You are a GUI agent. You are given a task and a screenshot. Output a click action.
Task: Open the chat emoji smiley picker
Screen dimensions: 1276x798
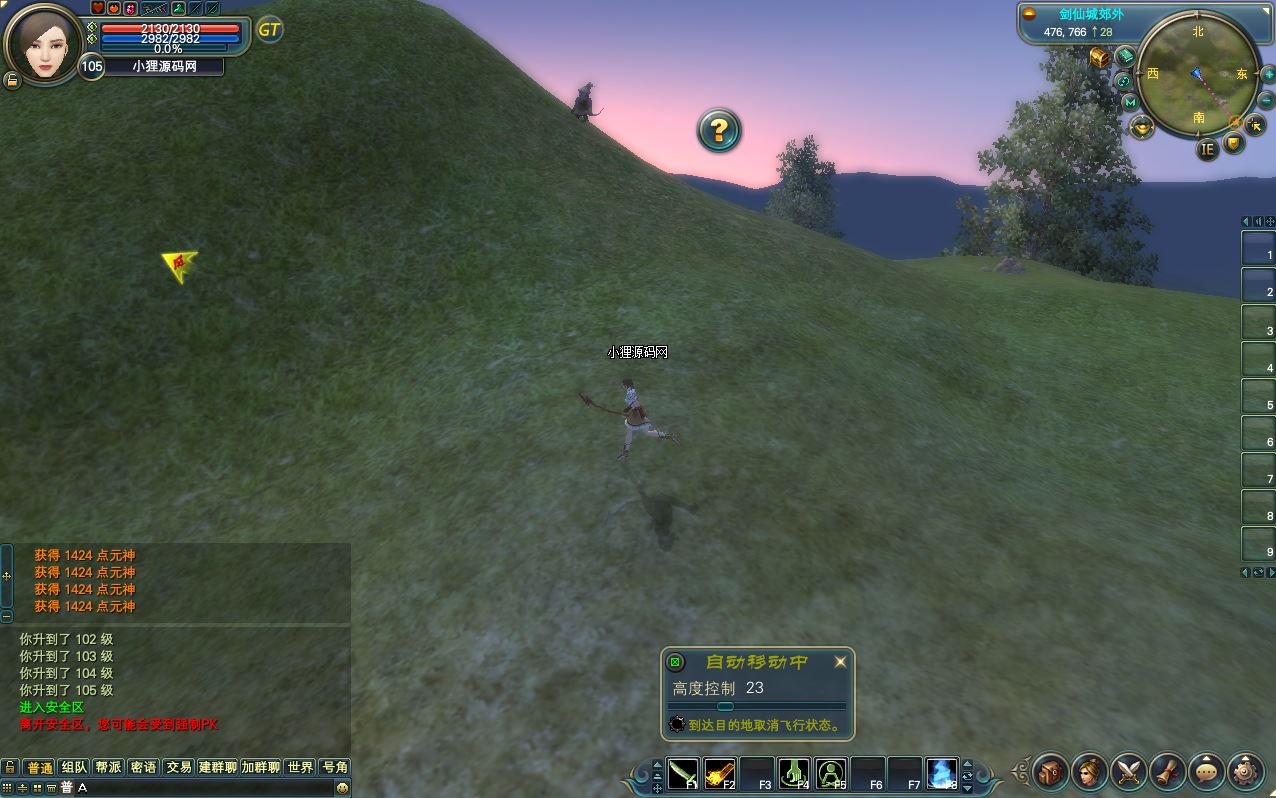342,788
